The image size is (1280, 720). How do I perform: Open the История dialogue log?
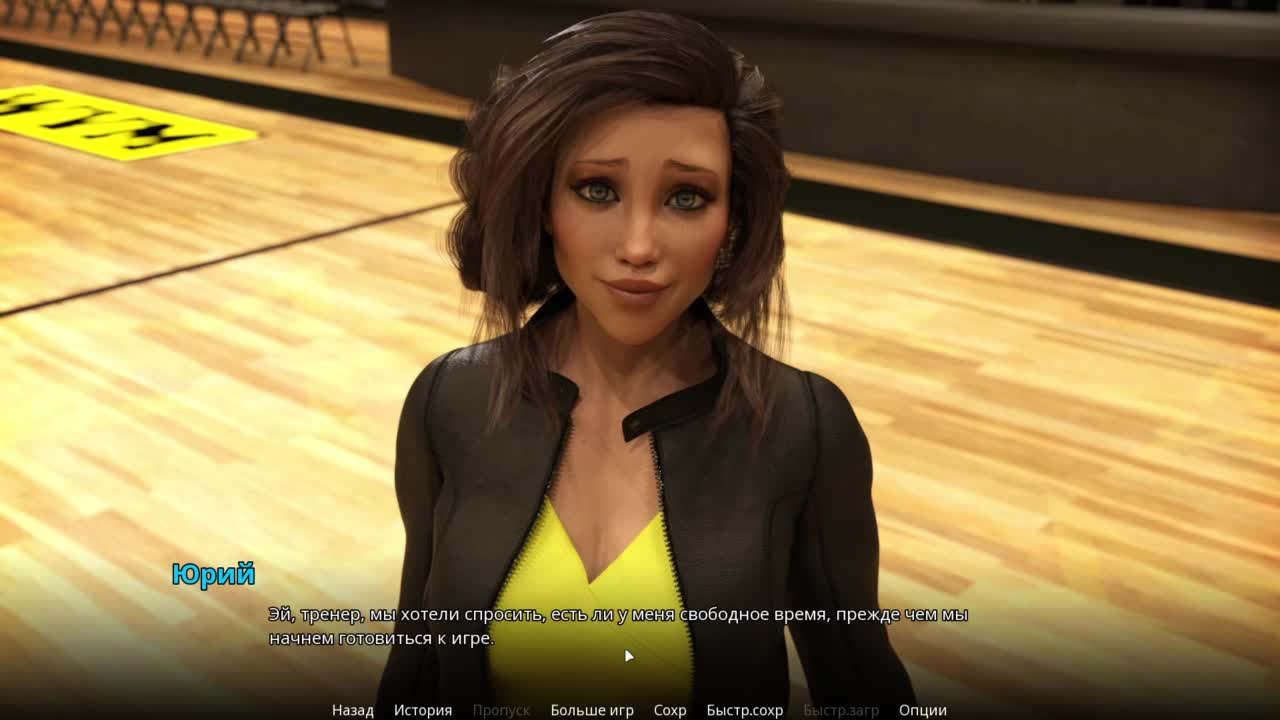point(422,710)
